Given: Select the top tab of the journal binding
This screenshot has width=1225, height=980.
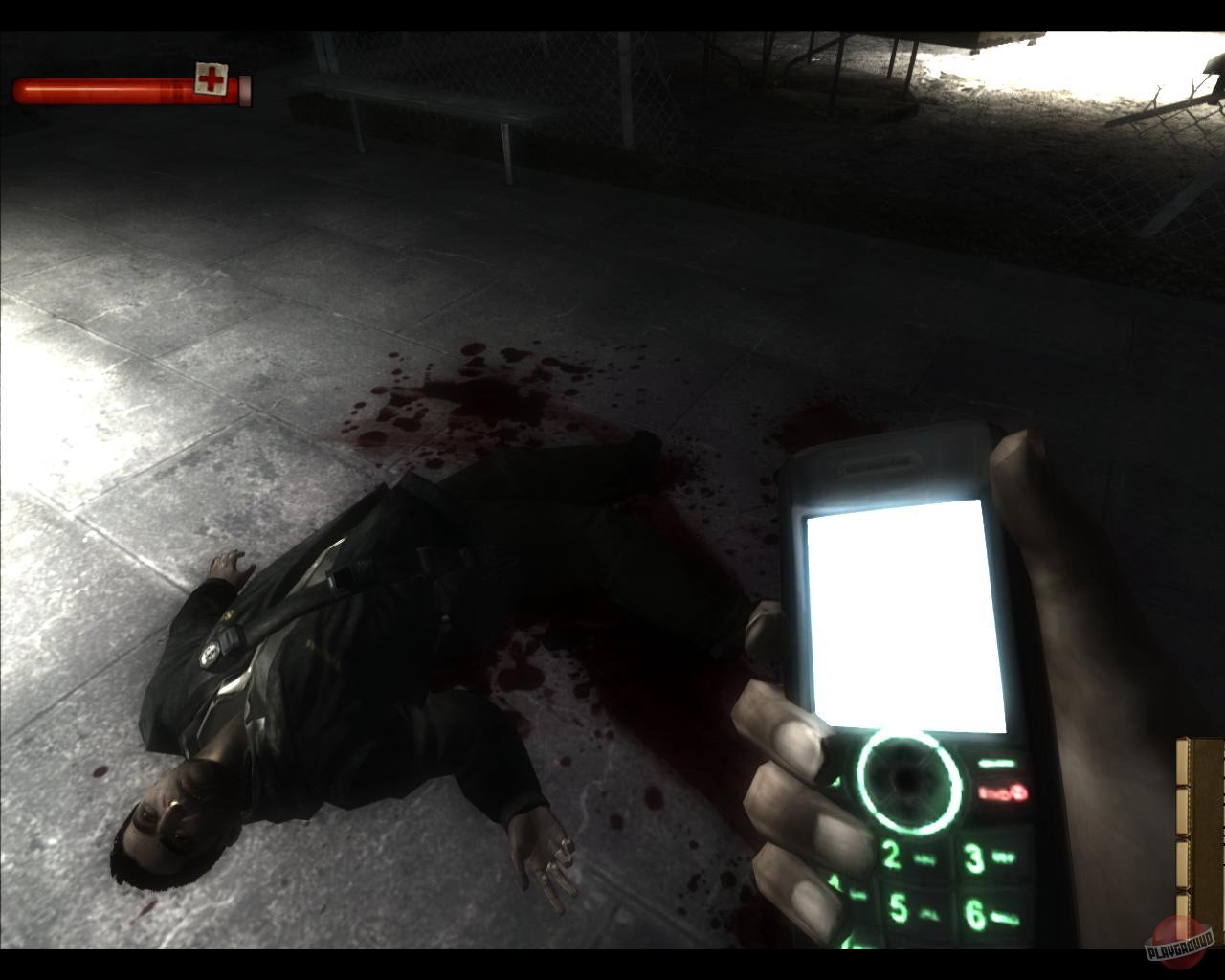Looking at the screenshot, I should [x=1181, y=762].
